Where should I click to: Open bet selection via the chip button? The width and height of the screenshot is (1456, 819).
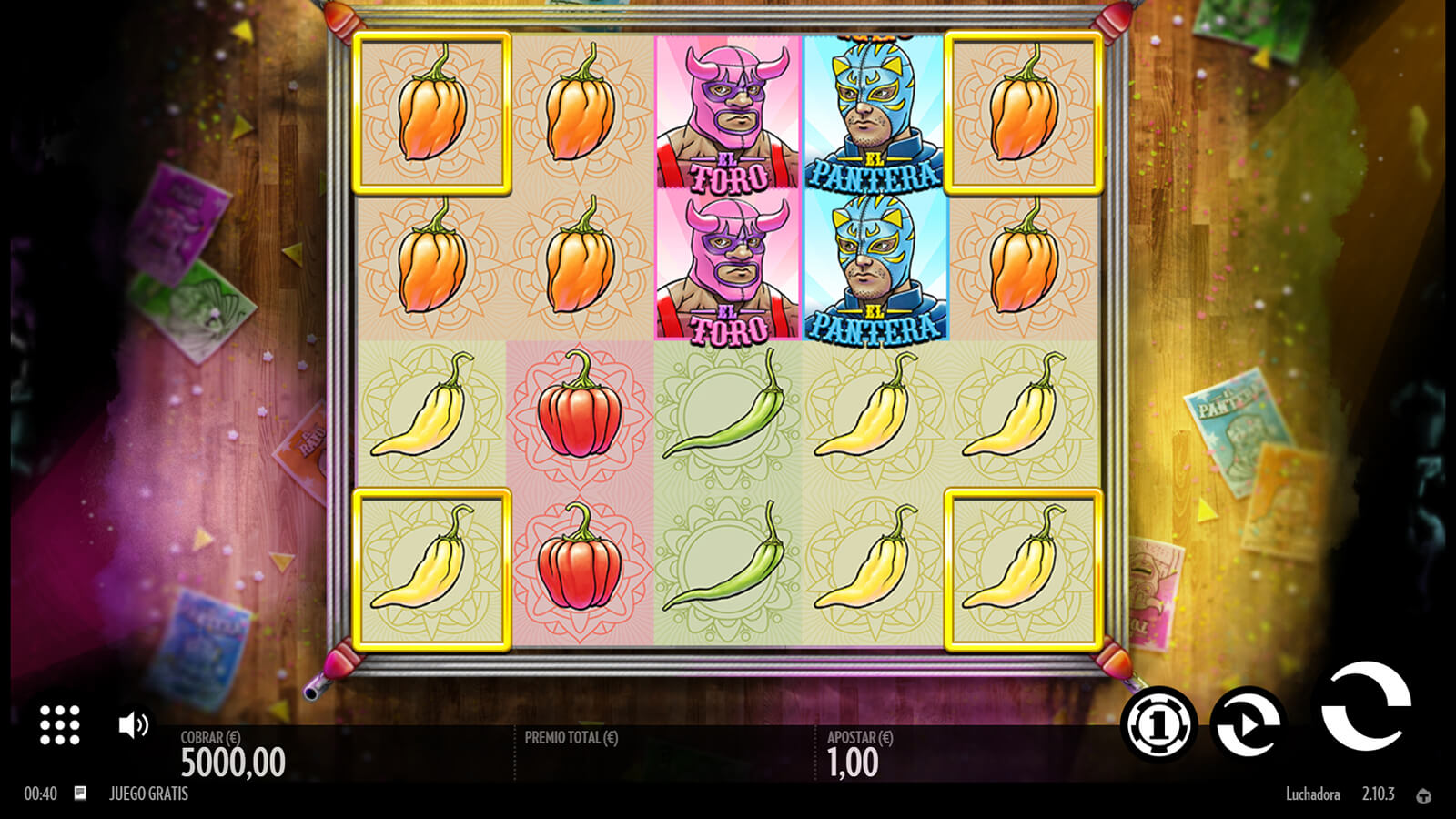point(1158,724)
